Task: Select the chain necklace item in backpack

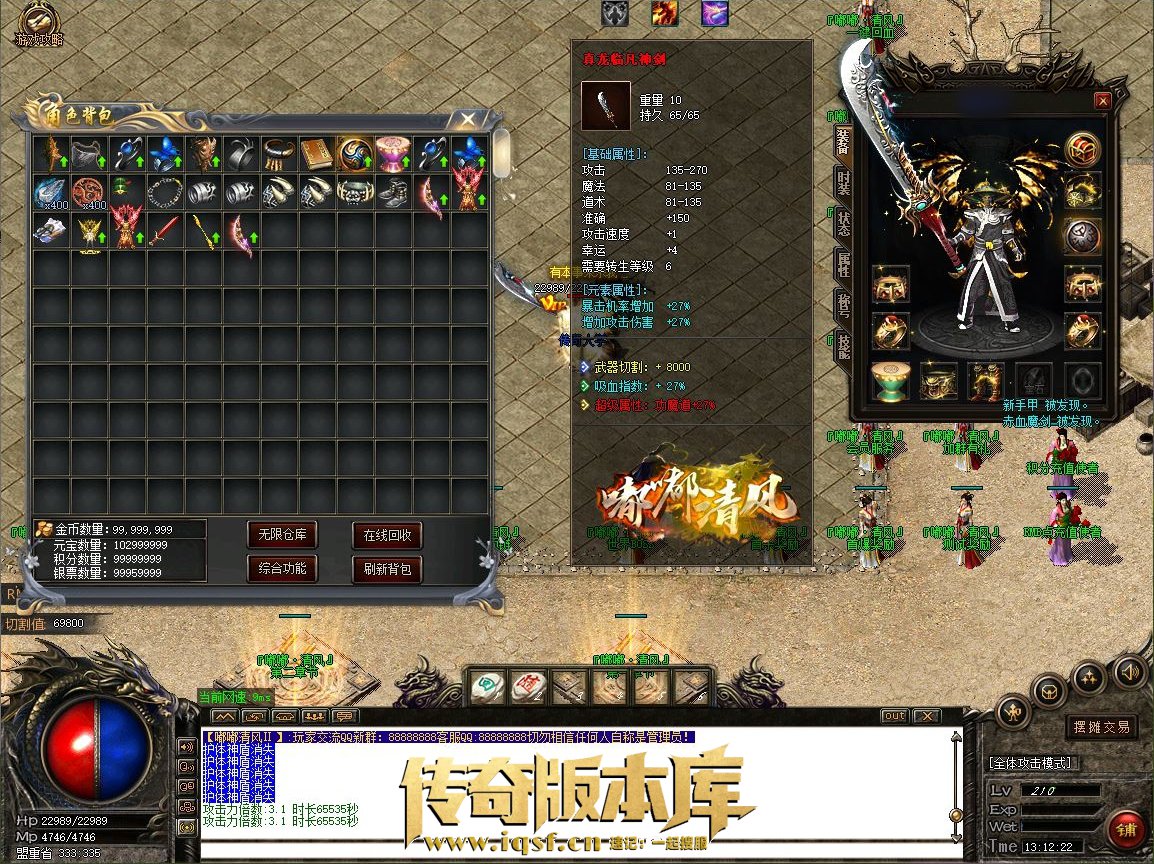Action: [164, 192]
